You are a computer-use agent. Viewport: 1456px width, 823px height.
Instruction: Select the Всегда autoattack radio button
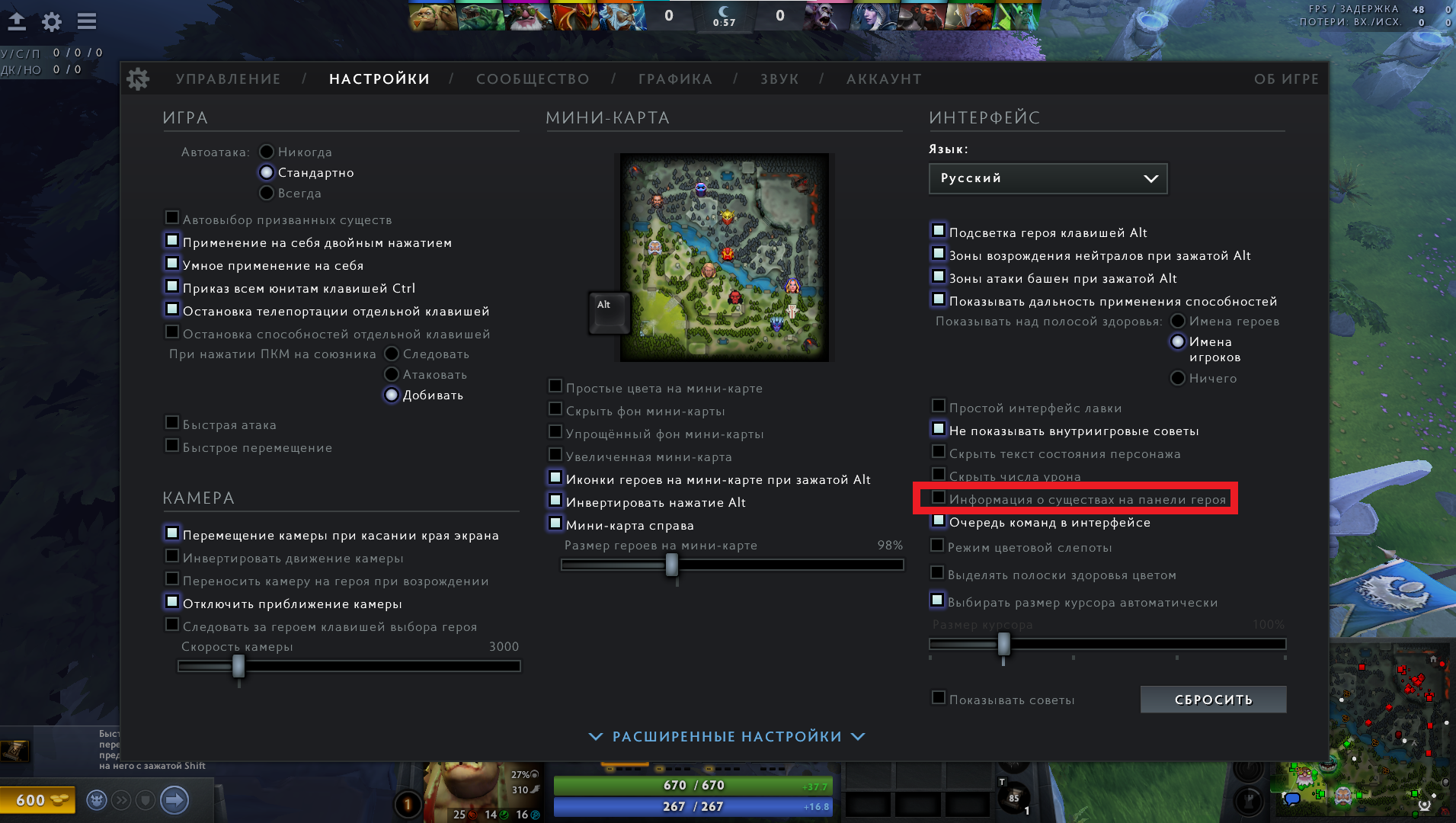[266, 193]
